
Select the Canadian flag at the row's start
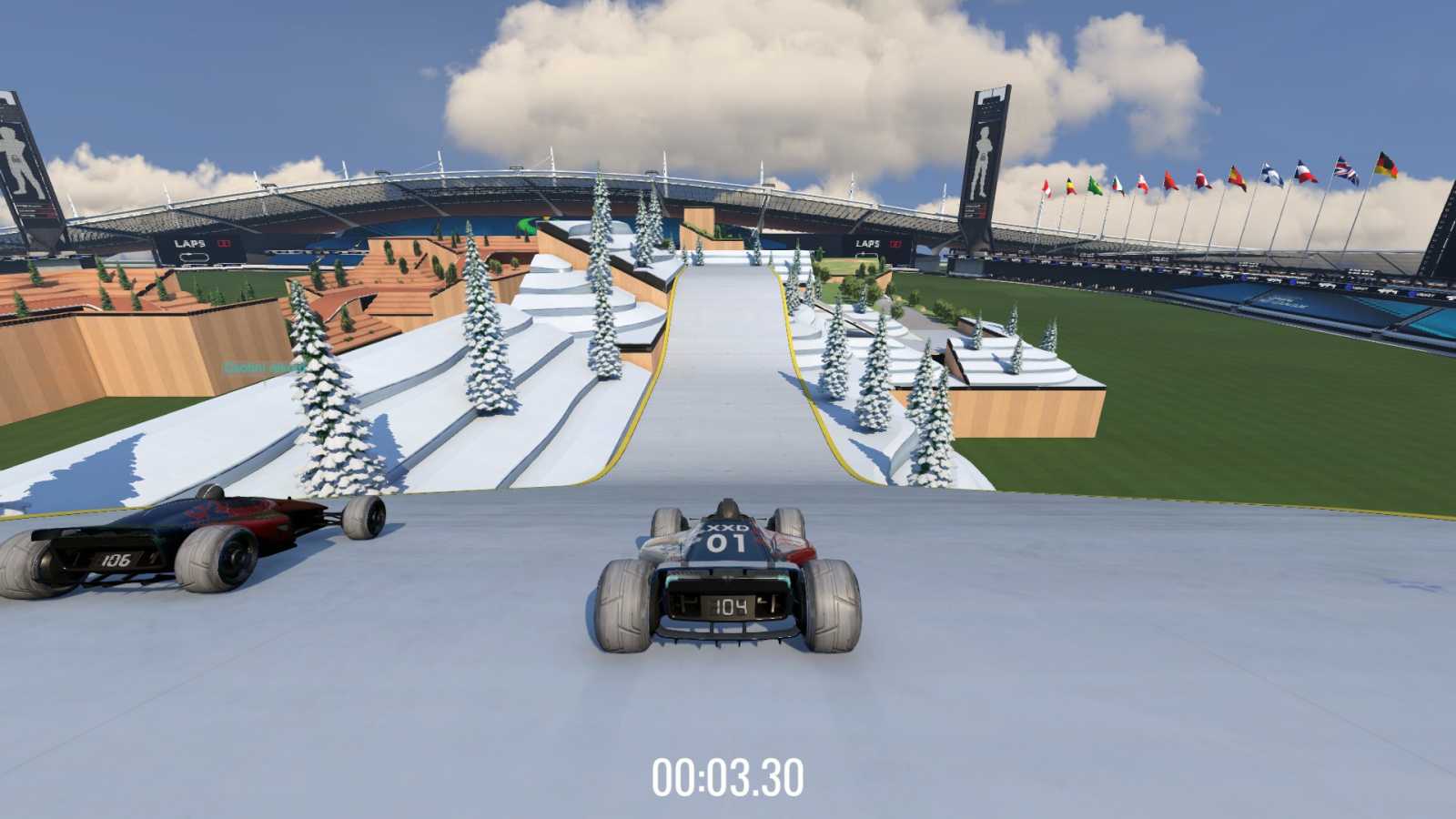click(1047, 187)
